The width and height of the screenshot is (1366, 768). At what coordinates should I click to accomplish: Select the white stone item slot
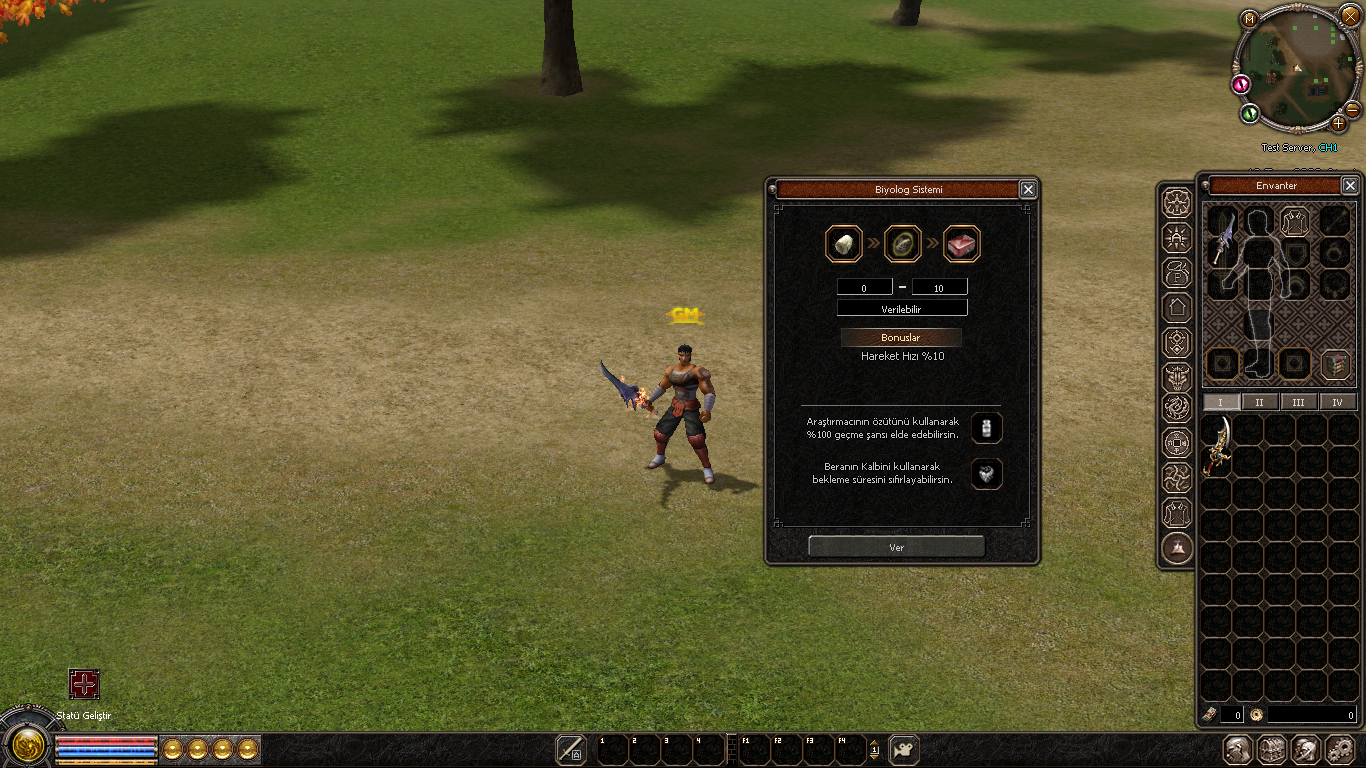[x=843, y=244]
